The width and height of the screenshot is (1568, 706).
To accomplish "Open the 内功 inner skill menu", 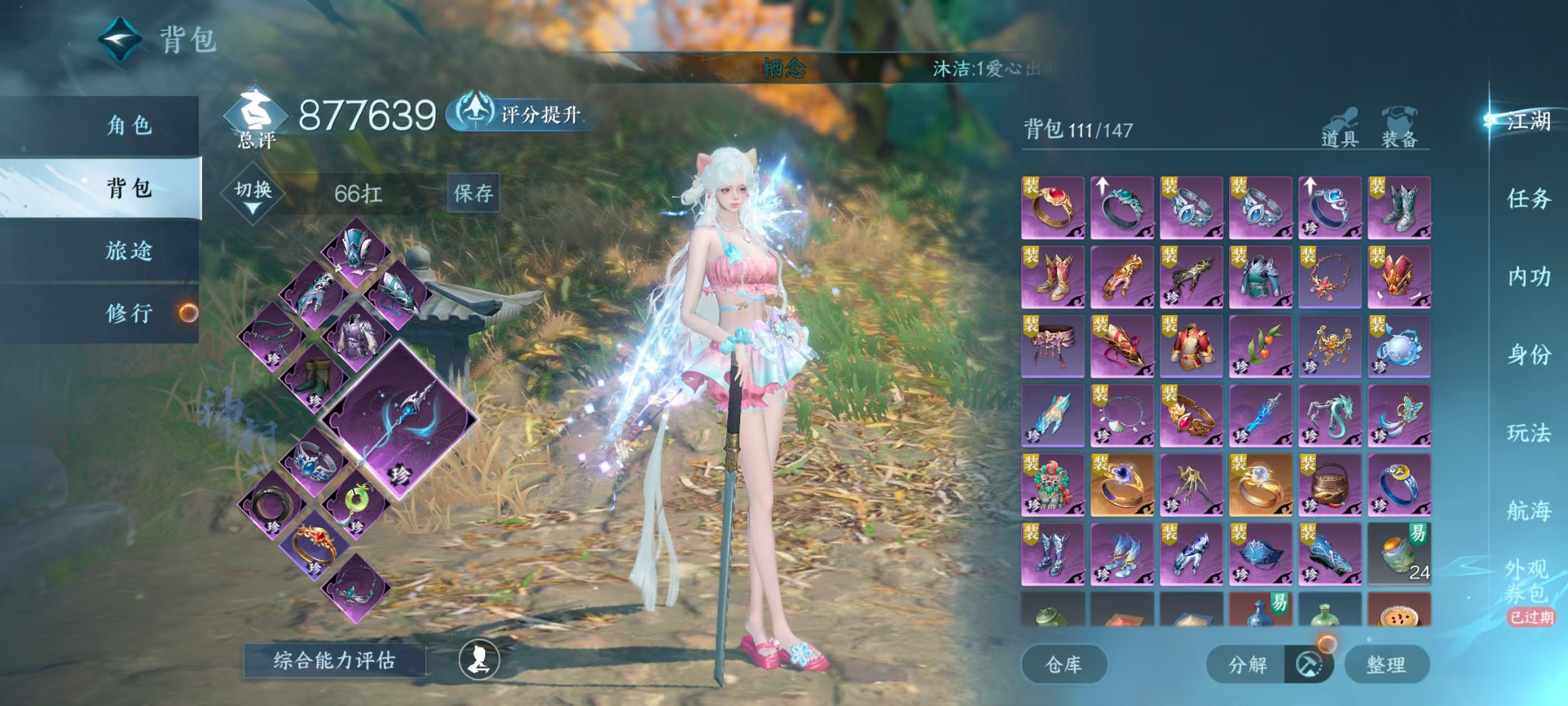I will (x=1528, y=277).
